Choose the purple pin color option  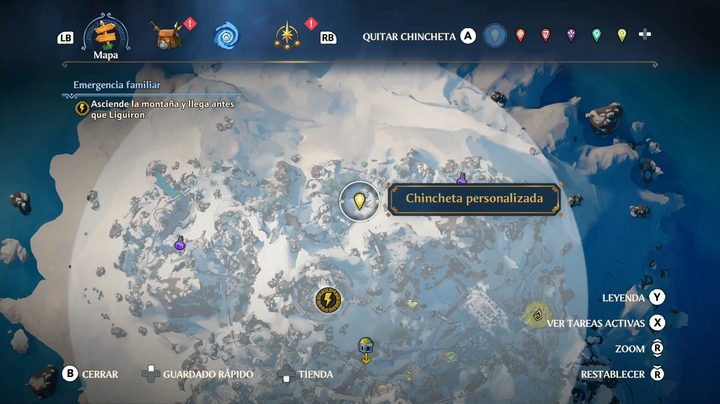coord(571,36)
